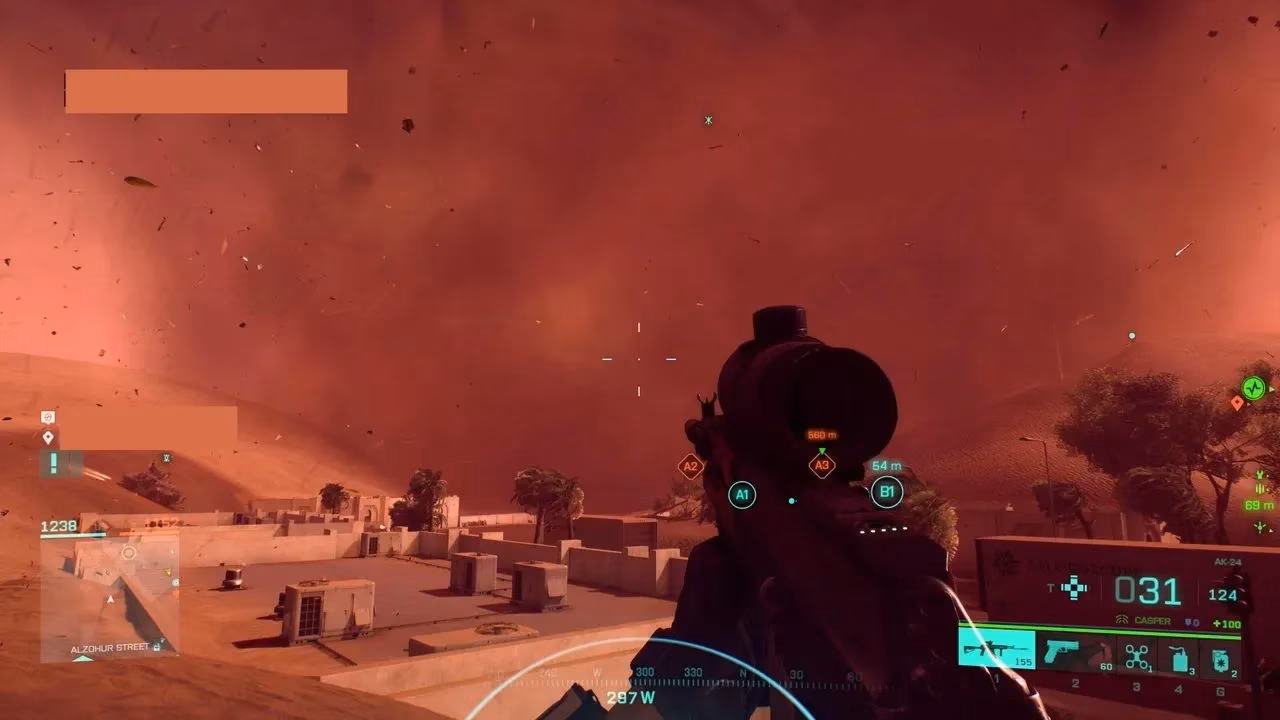Click the CASPER operator name label
This screenshot has height=720, width=1280.
pos(1151,620)
